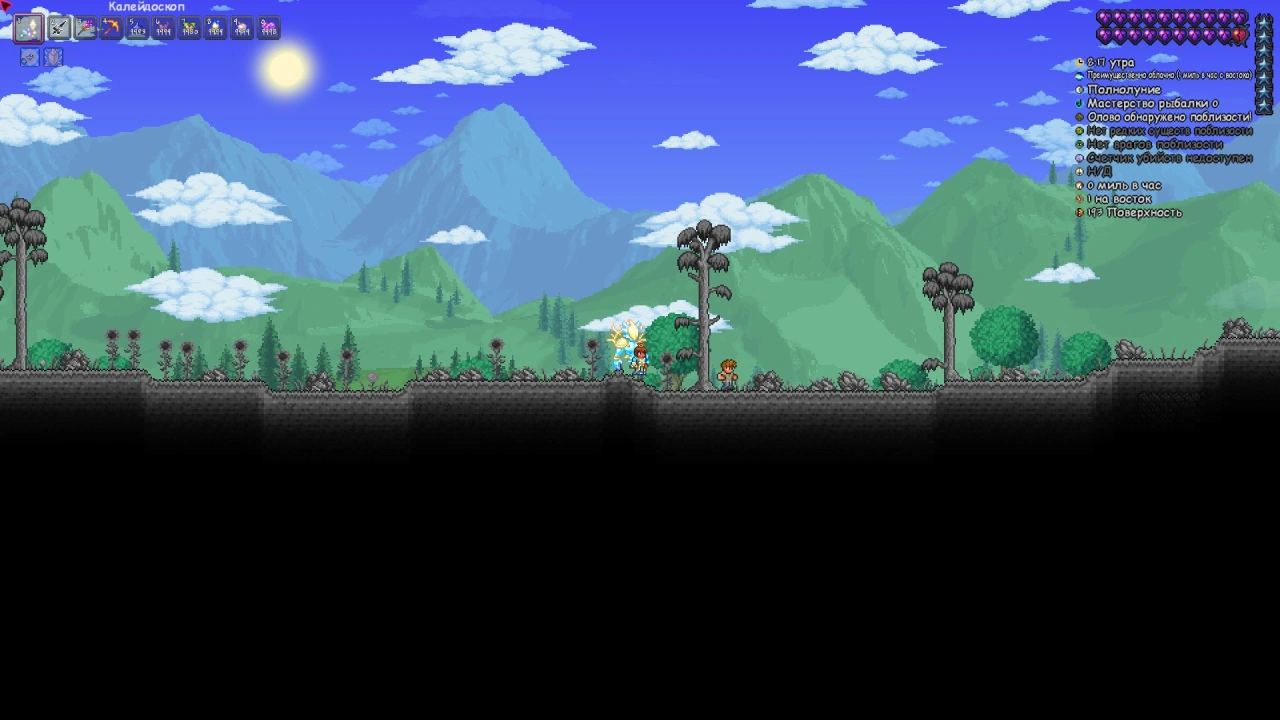Select the green item stack of 9980
Viewport: 1280px width, 720px height.
[x=190, y=28]
